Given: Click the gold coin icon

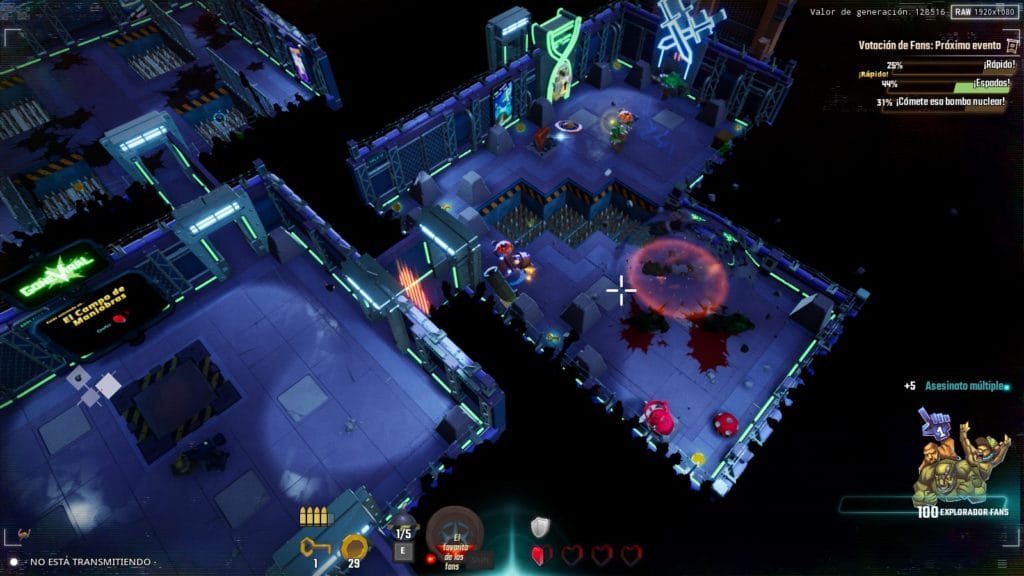Looking at the screenshot, I should (x=353, y=546).
